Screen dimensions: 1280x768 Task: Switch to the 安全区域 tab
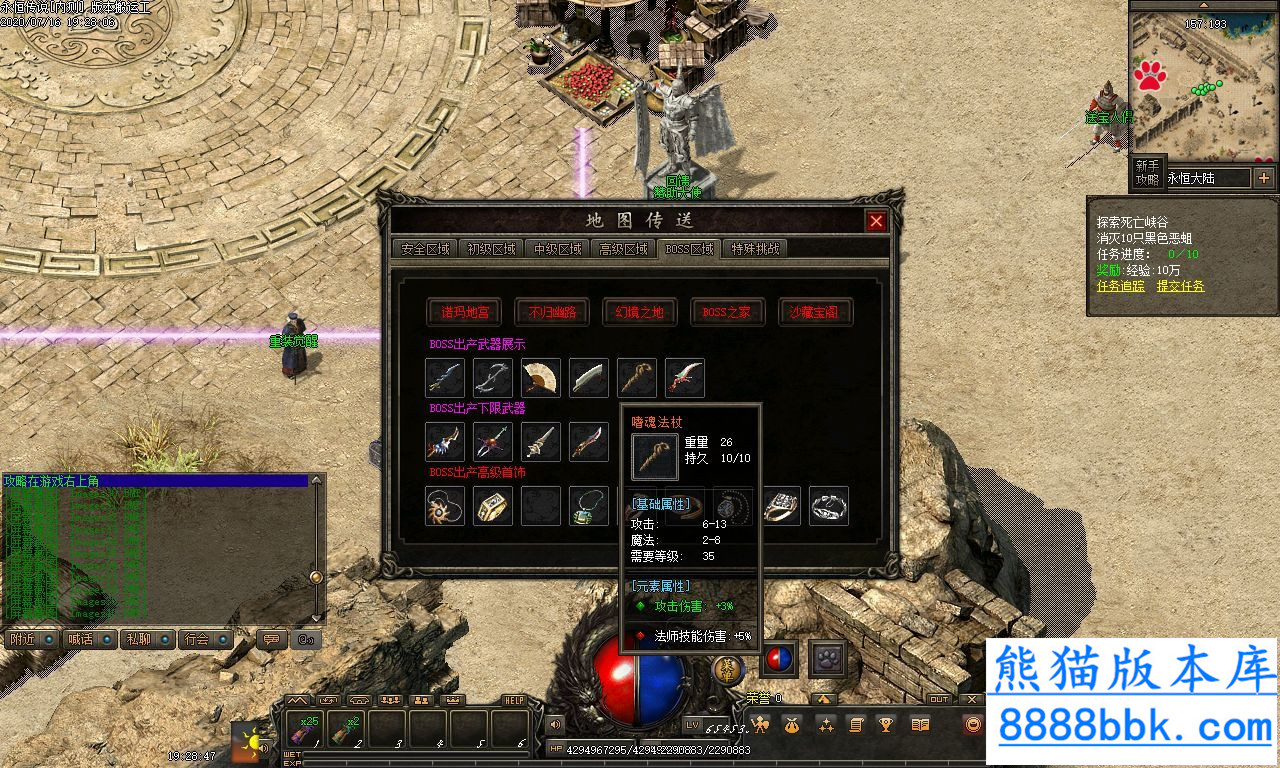[x=424, y=249]
